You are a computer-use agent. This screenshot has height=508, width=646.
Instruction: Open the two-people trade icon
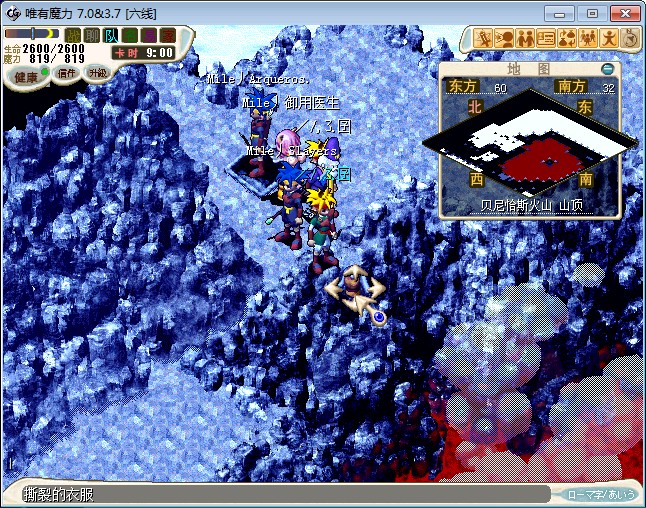tap(526, 39)
